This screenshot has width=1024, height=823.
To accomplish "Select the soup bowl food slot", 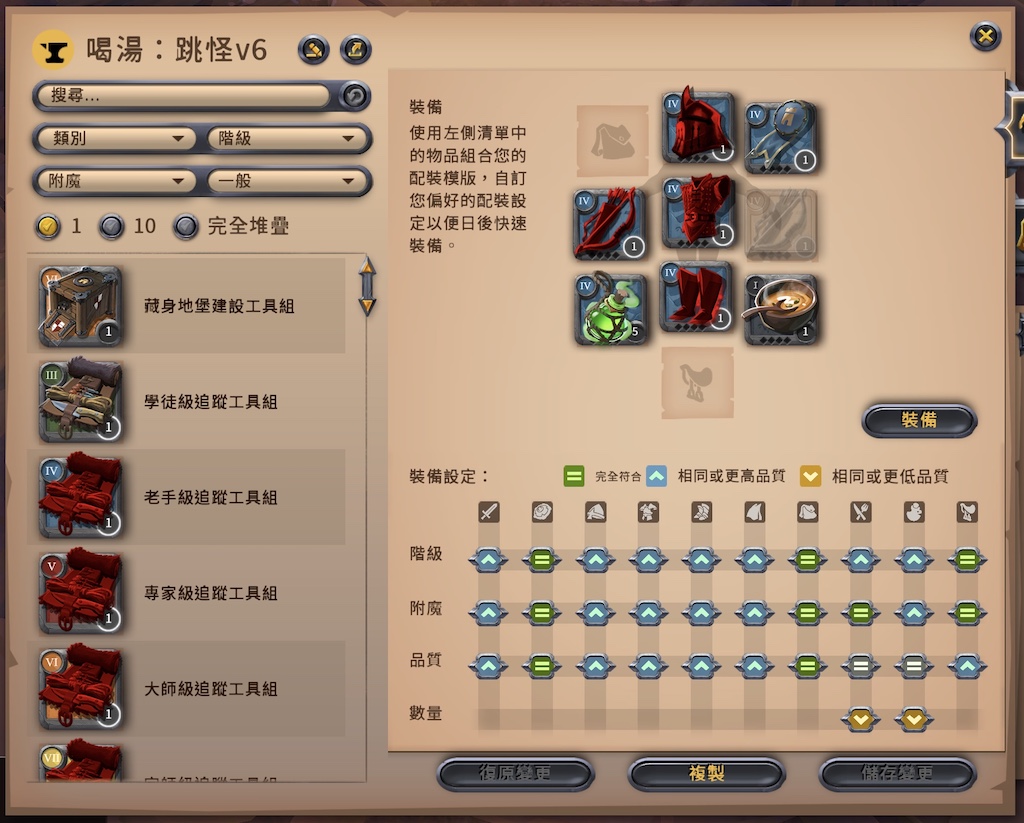I will click(781, 310).
